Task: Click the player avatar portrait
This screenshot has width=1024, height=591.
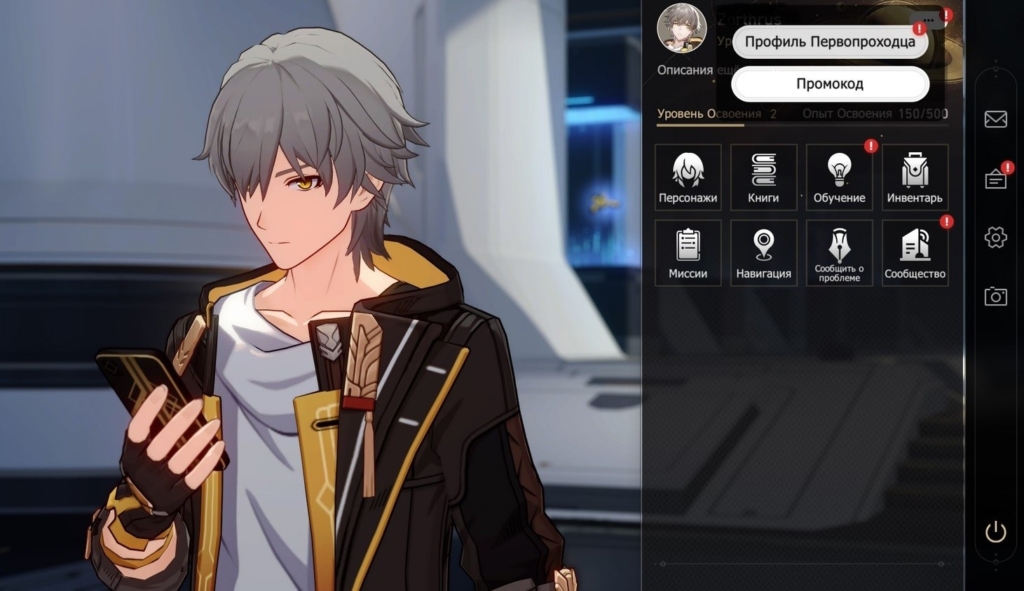Action: 681,27
